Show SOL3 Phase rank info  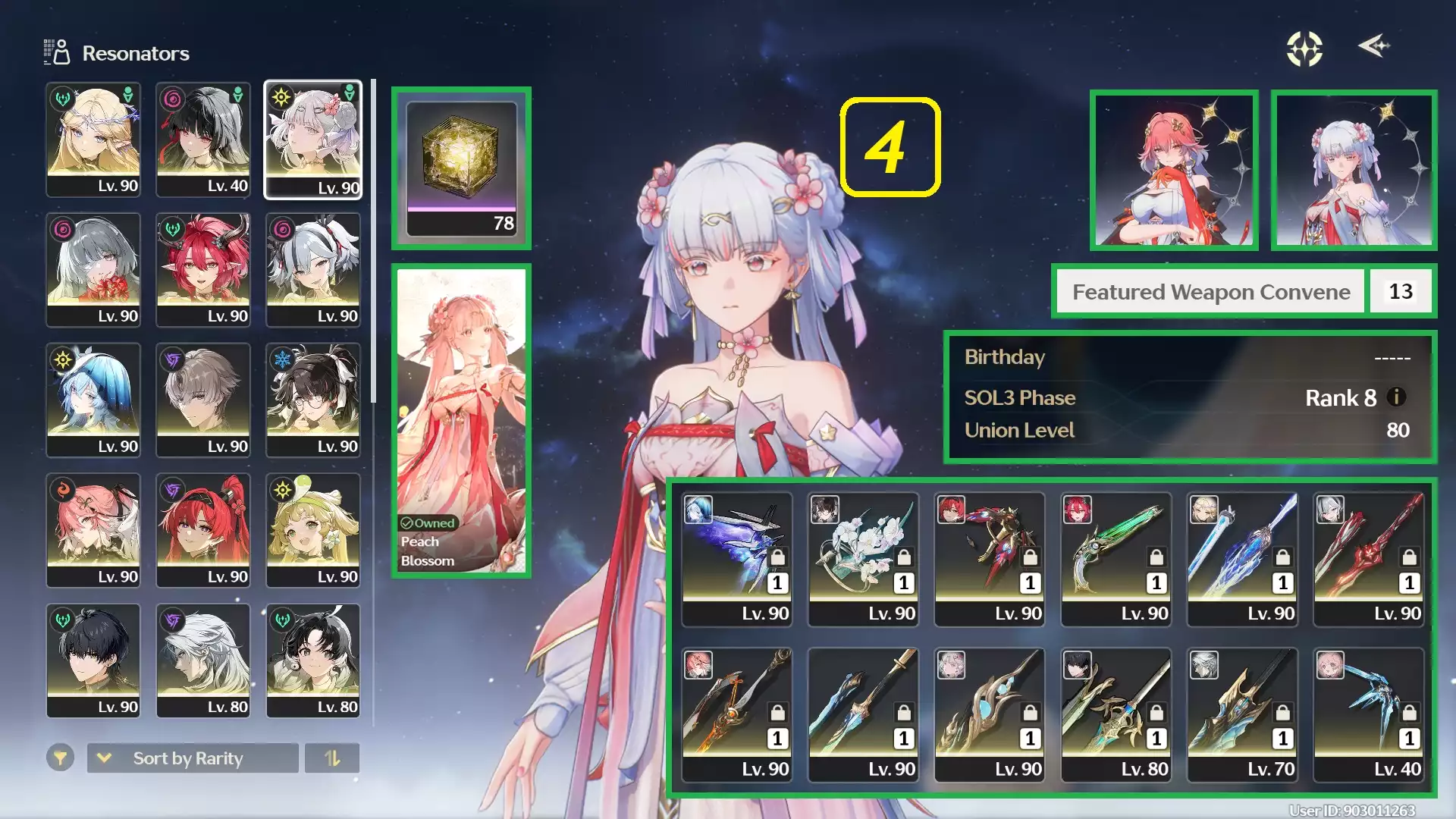pos(1397,397)
